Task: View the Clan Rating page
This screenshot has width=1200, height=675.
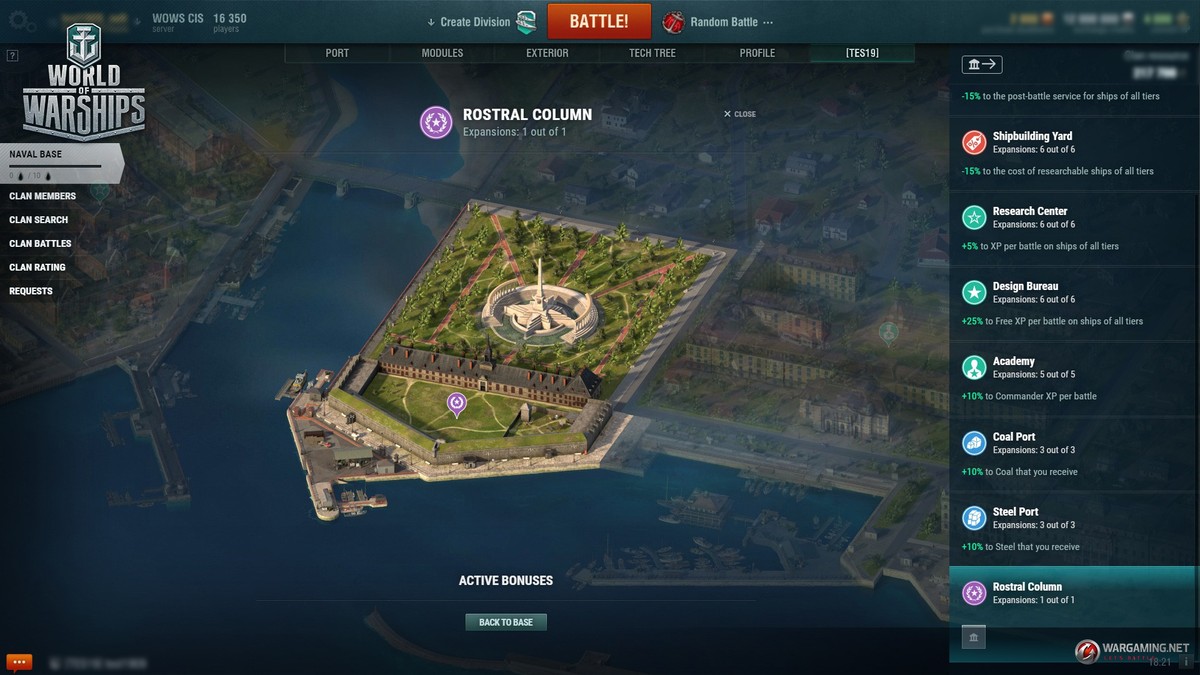Action: tap(37, 268)
